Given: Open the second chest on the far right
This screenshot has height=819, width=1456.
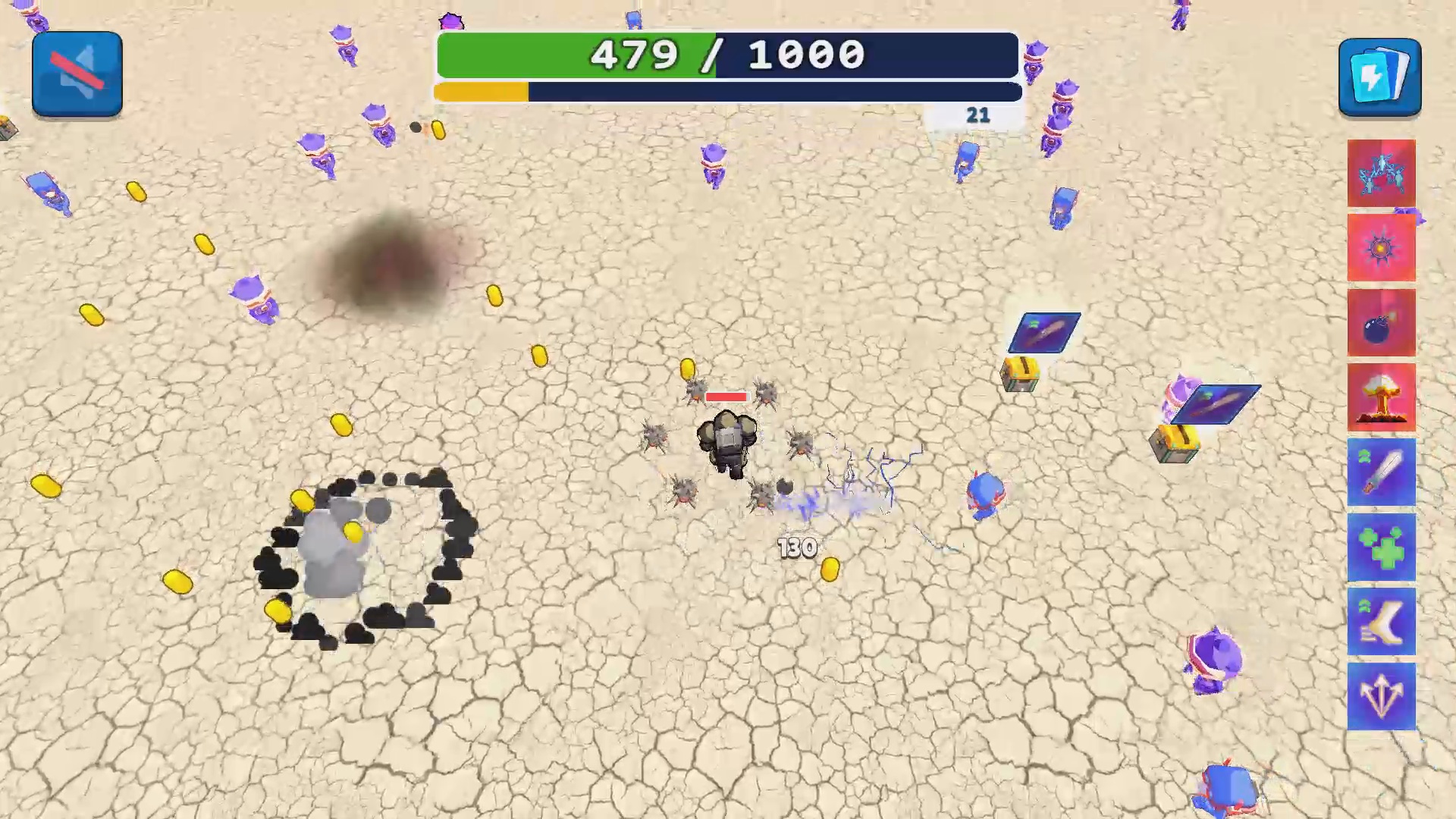Looking at the screenshot, I should tap(1175, 444).
